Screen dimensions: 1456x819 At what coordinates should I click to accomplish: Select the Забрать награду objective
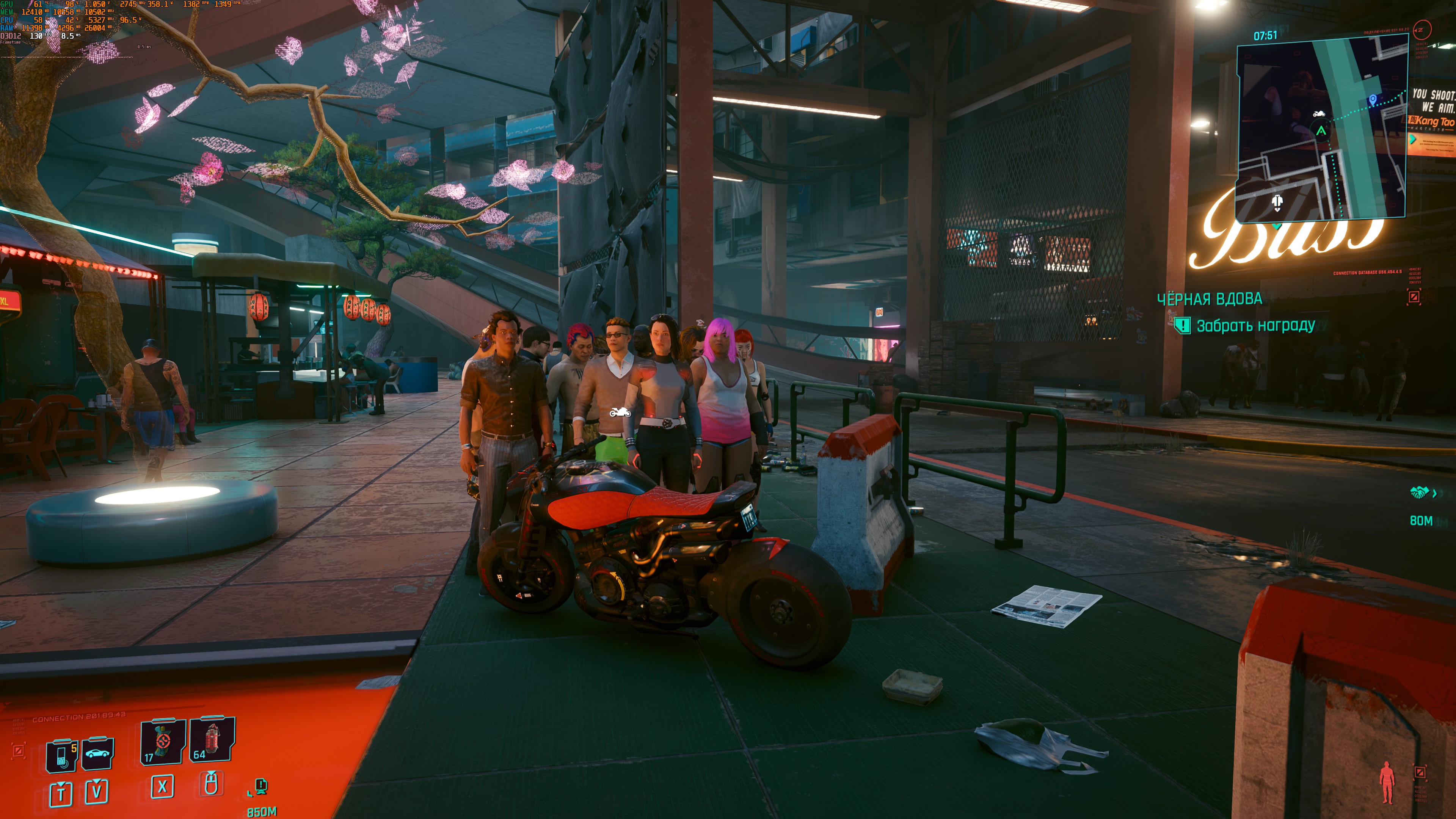point(1255,326)
